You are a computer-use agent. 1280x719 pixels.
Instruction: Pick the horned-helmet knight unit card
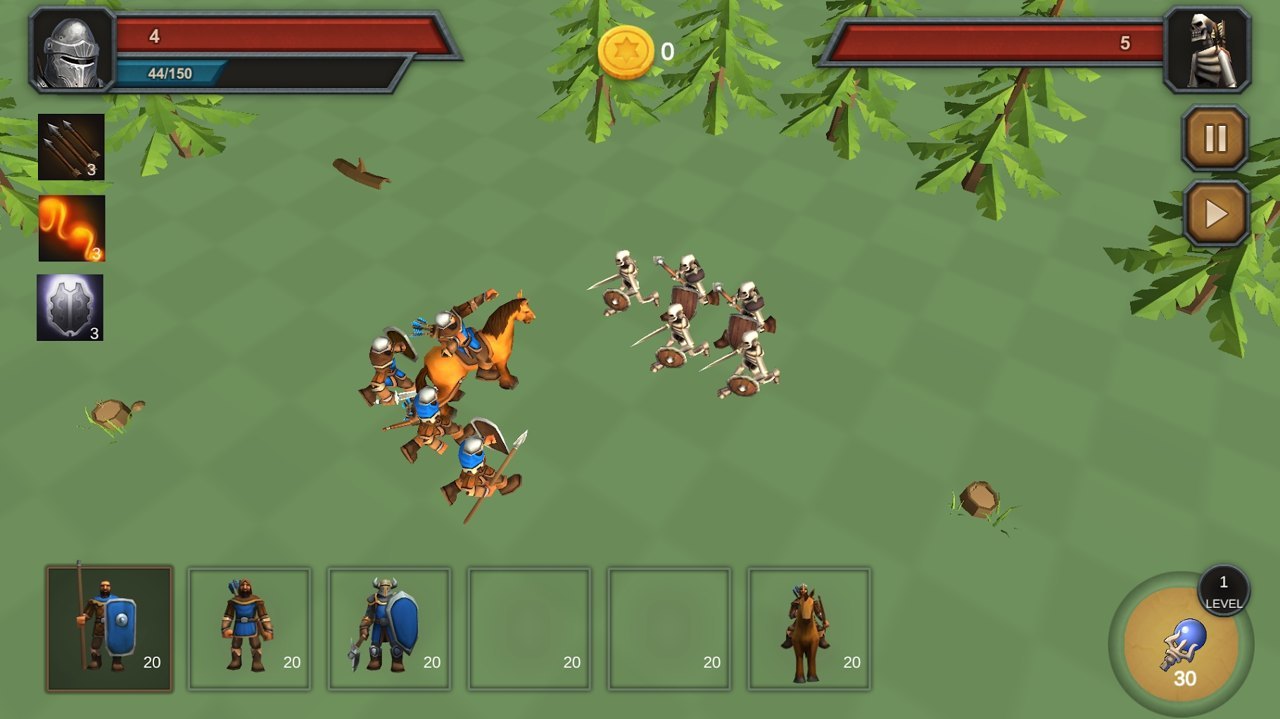pyautogui.click(x=389, y=629)
